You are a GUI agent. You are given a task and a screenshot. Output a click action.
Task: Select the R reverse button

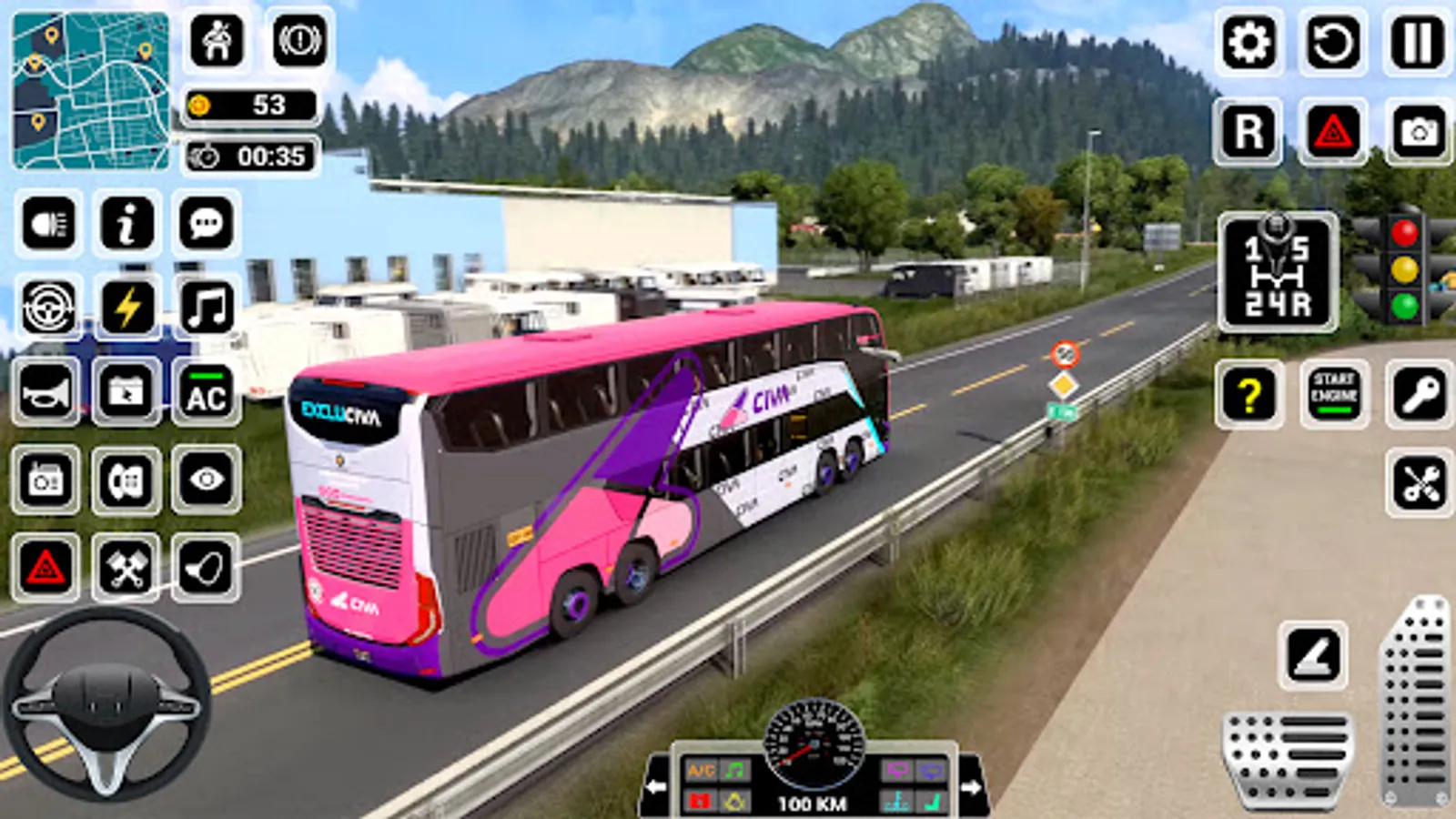click(x=1249, y=132)
